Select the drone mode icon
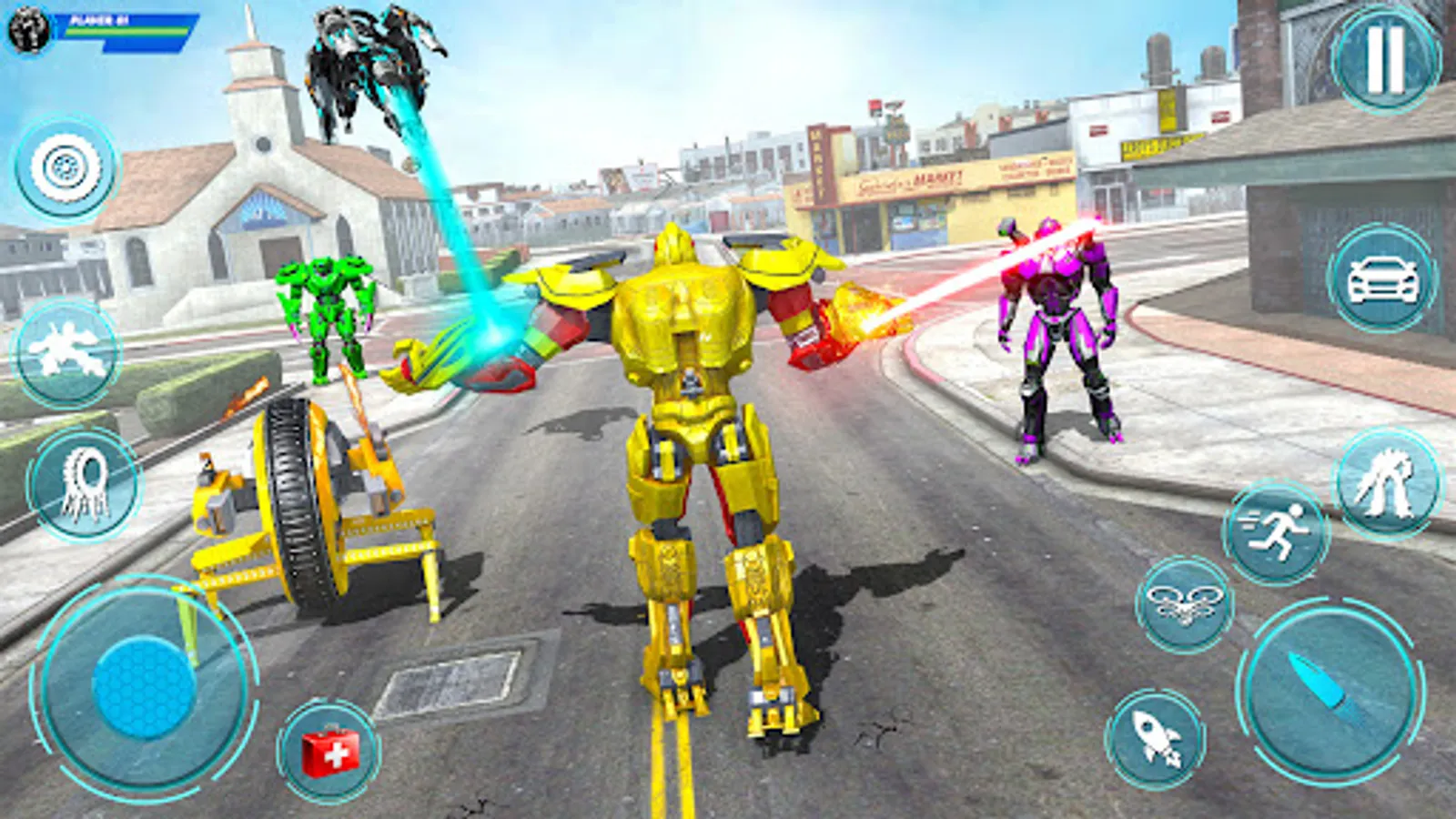 tap(1184, 605)
